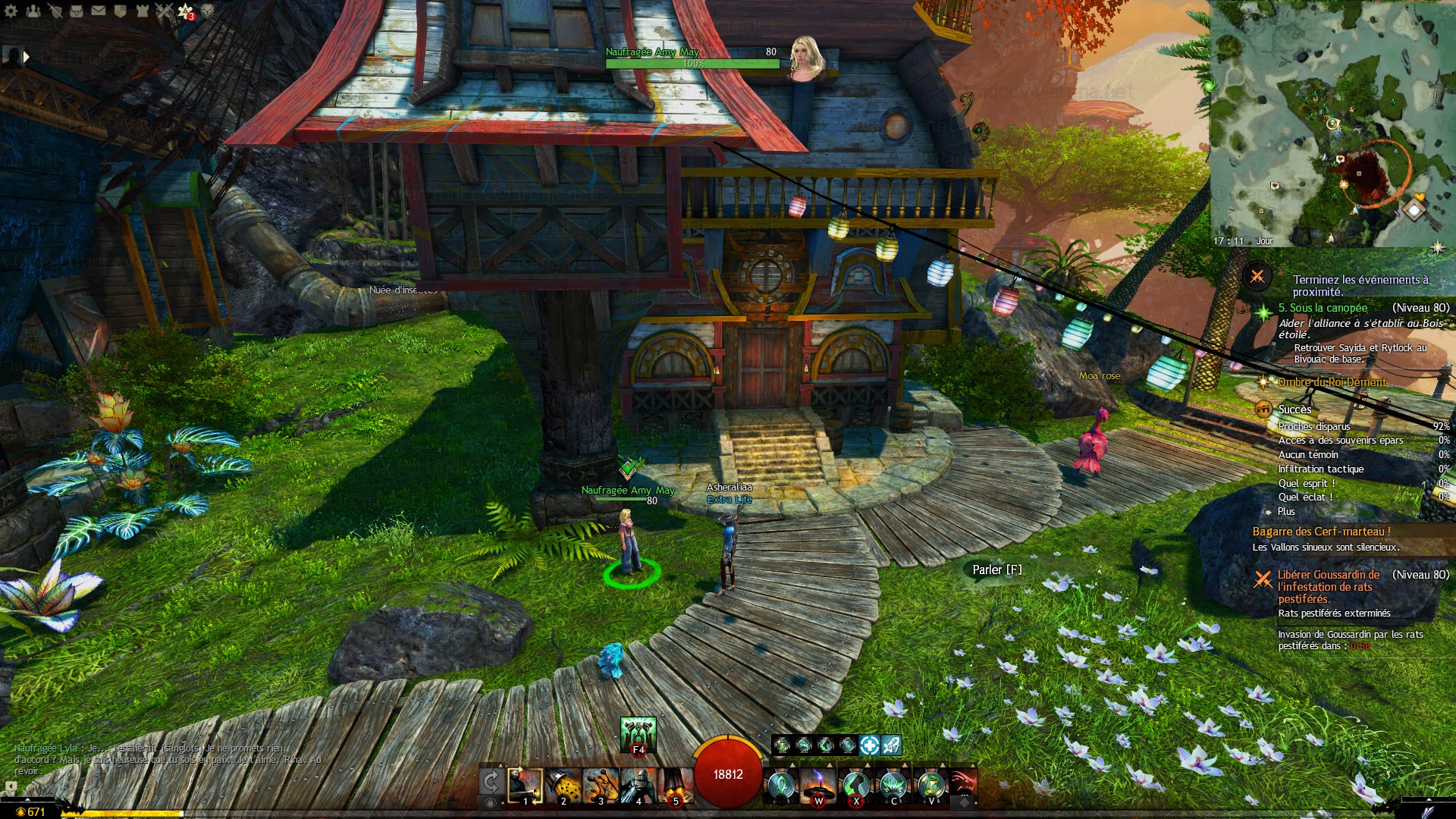Open the PvP crossed swords icon
This screenshot has height=819, width=1456.
(x=164, y=11)
